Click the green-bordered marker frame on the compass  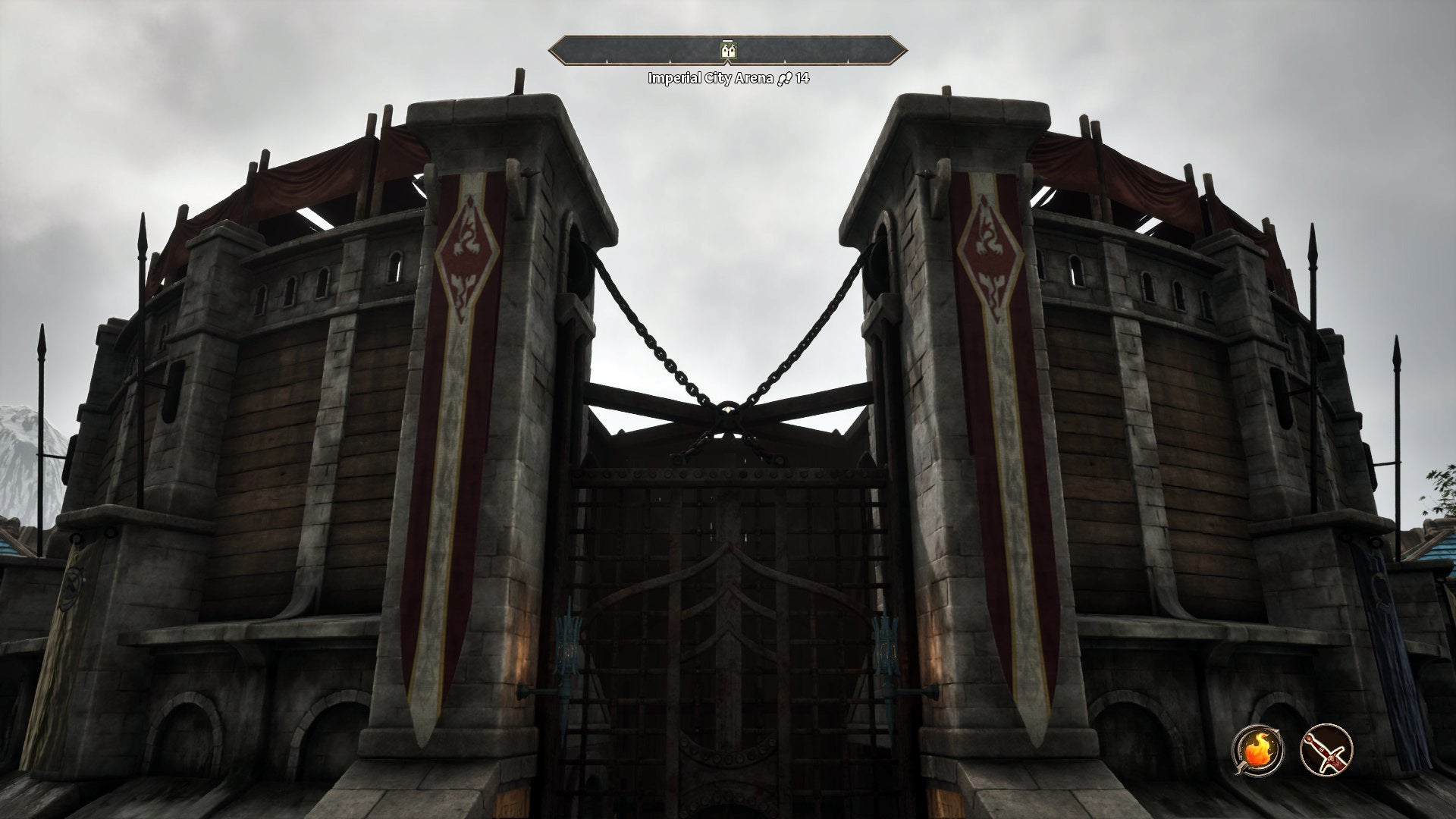(728, 51)
